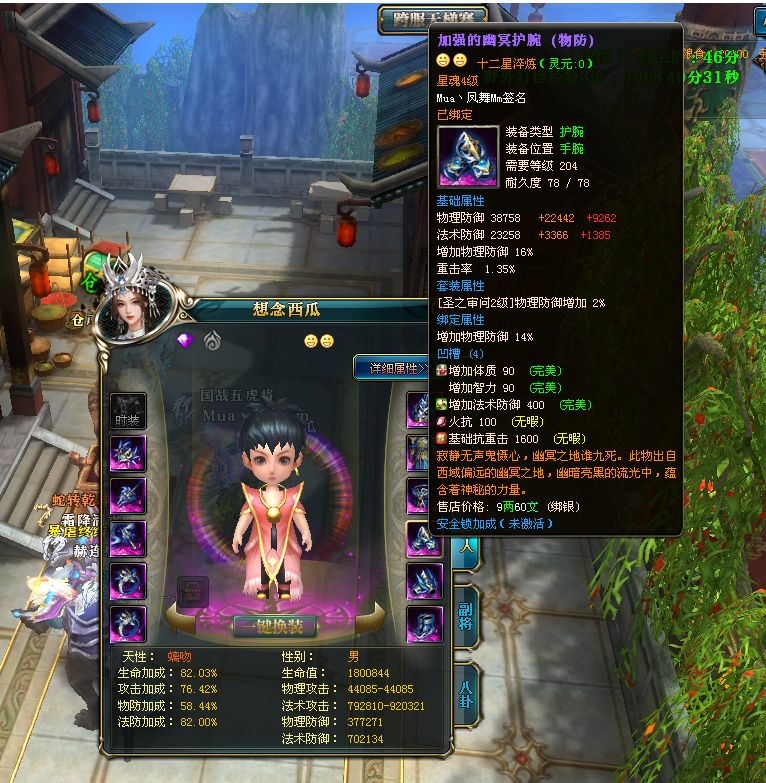This screenshot has height=783, width=766.
Task: Click the purple diamond gem icon
Action: 184,341
